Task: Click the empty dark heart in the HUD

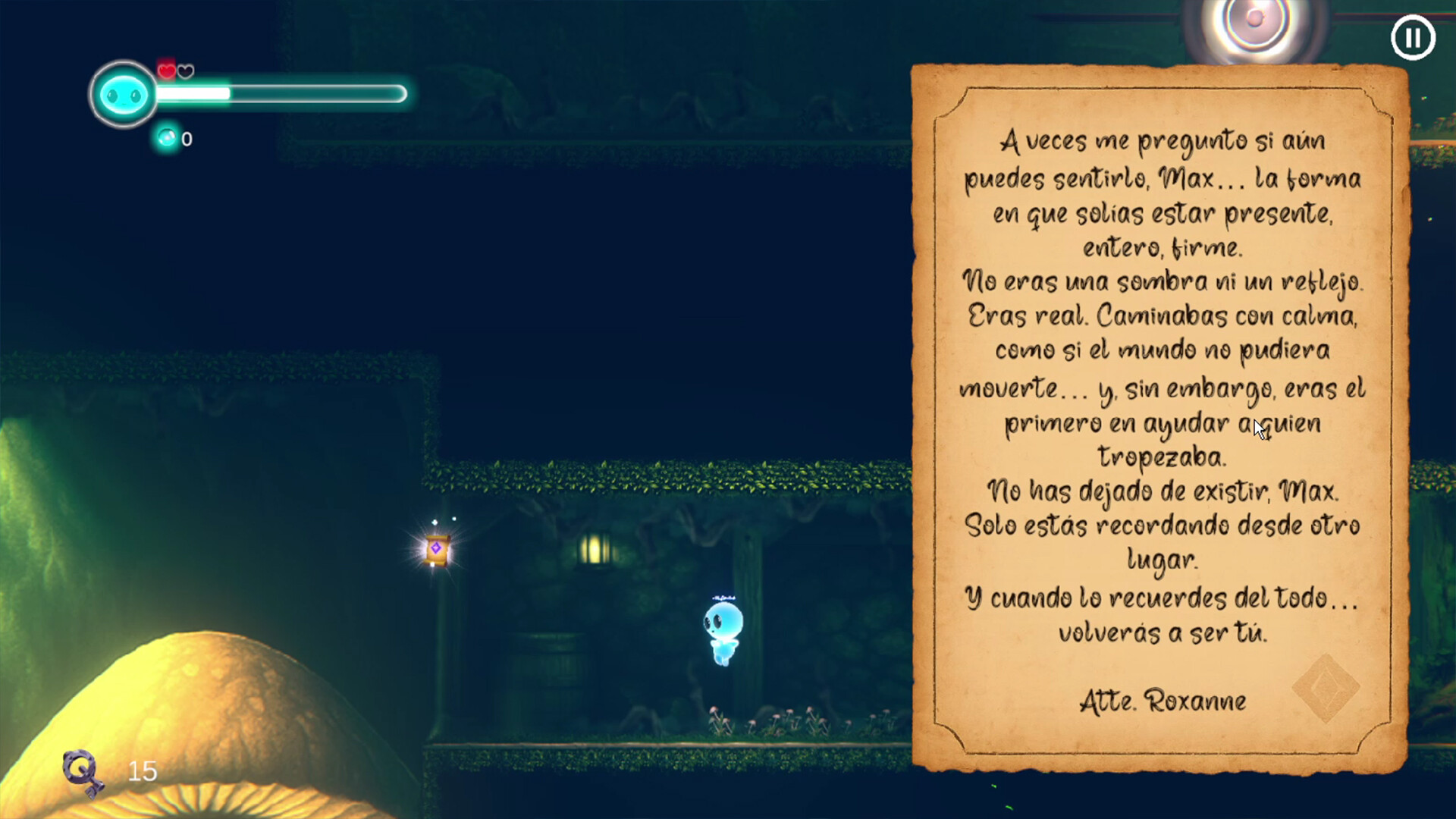Action: point(184,70)
